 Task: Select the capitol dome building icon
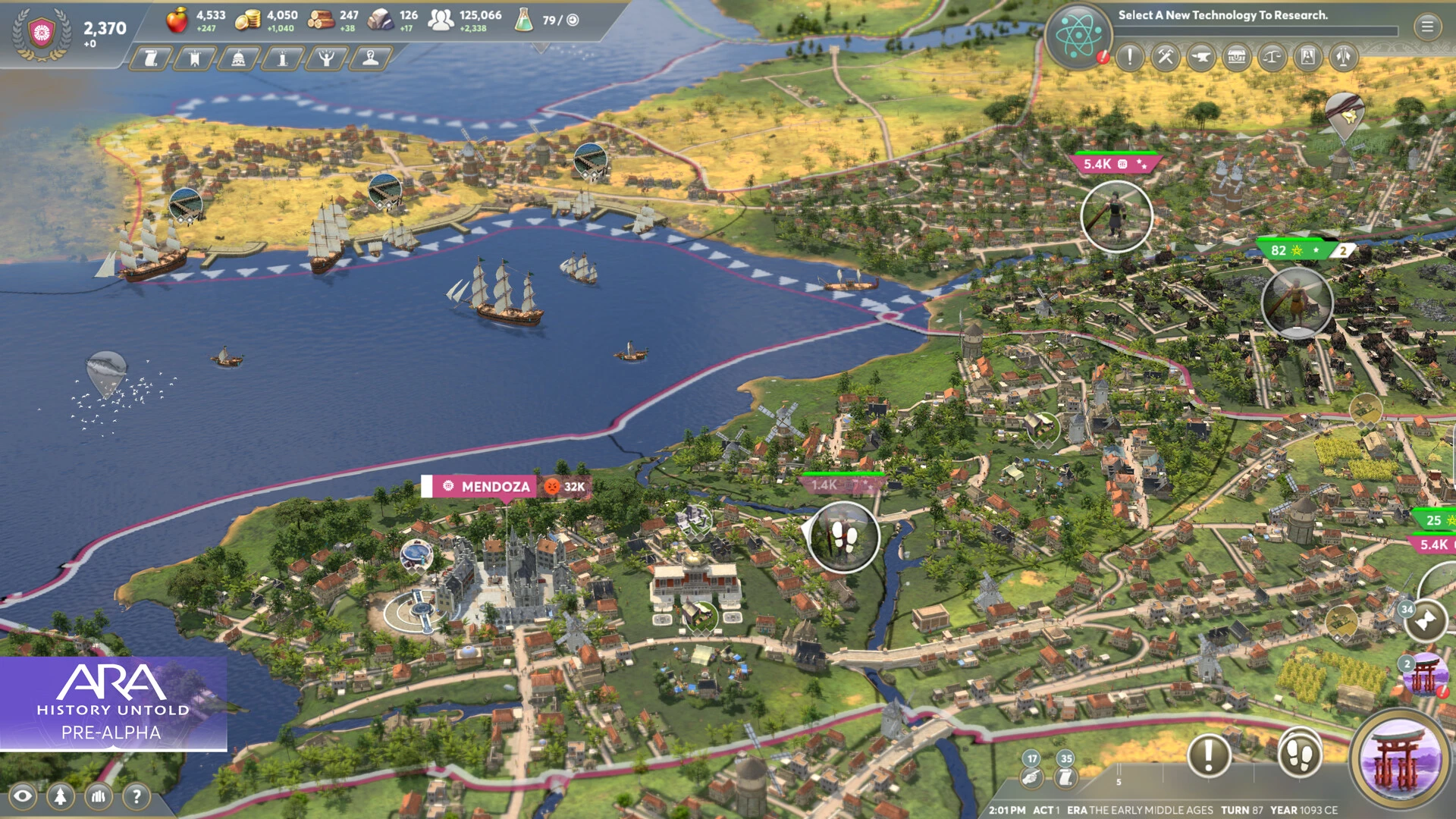[x=238, y=58]
